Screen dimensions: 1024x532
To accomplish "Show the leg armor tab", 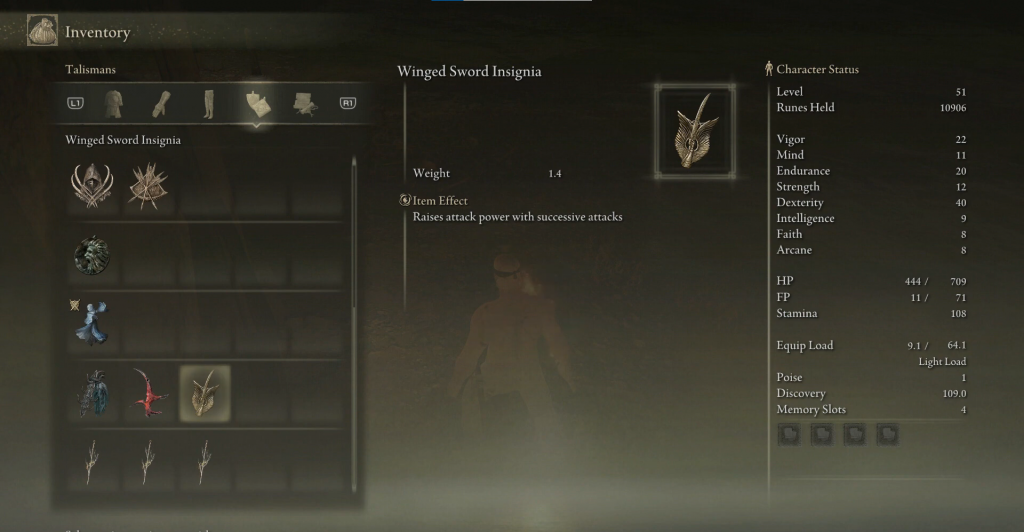I will (x=208, y=103).
